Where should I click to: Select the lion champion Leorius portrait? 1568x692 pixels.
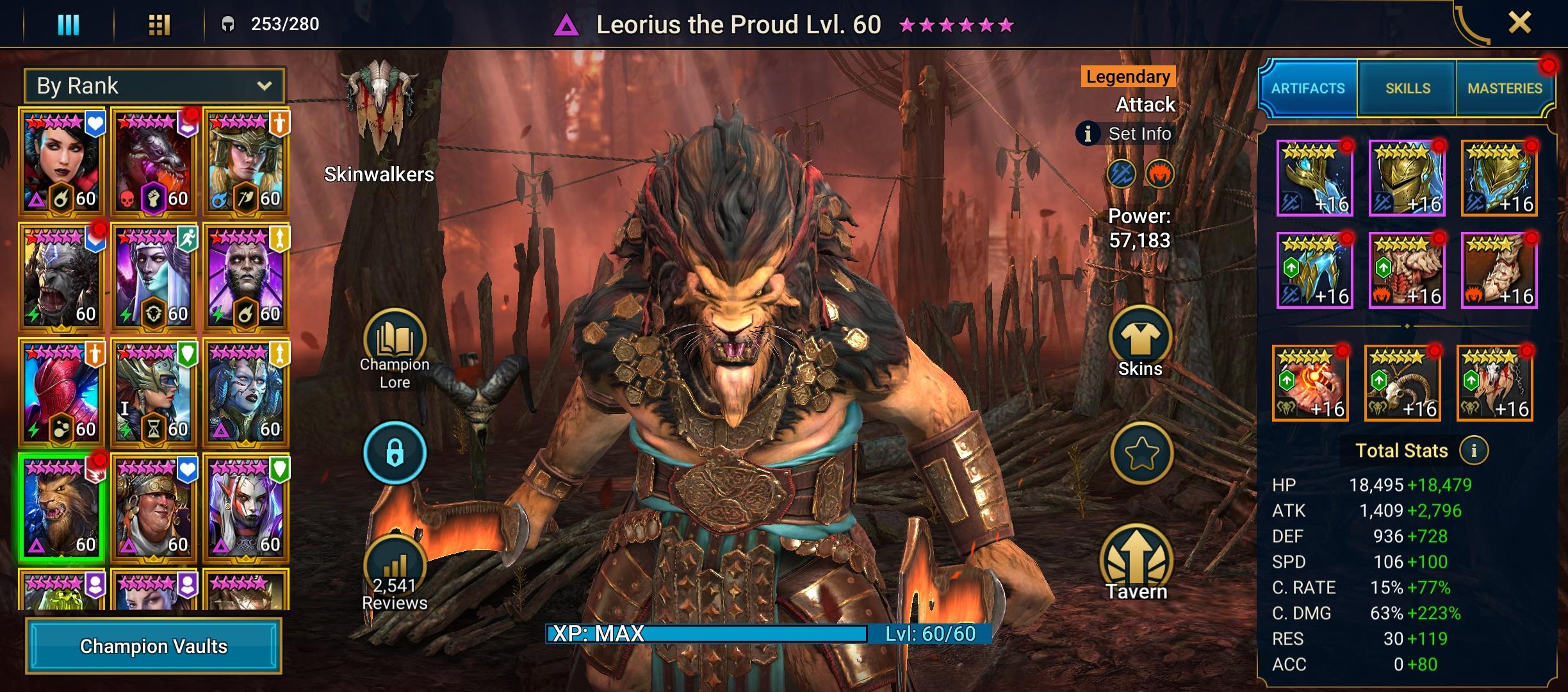(61, 507)
